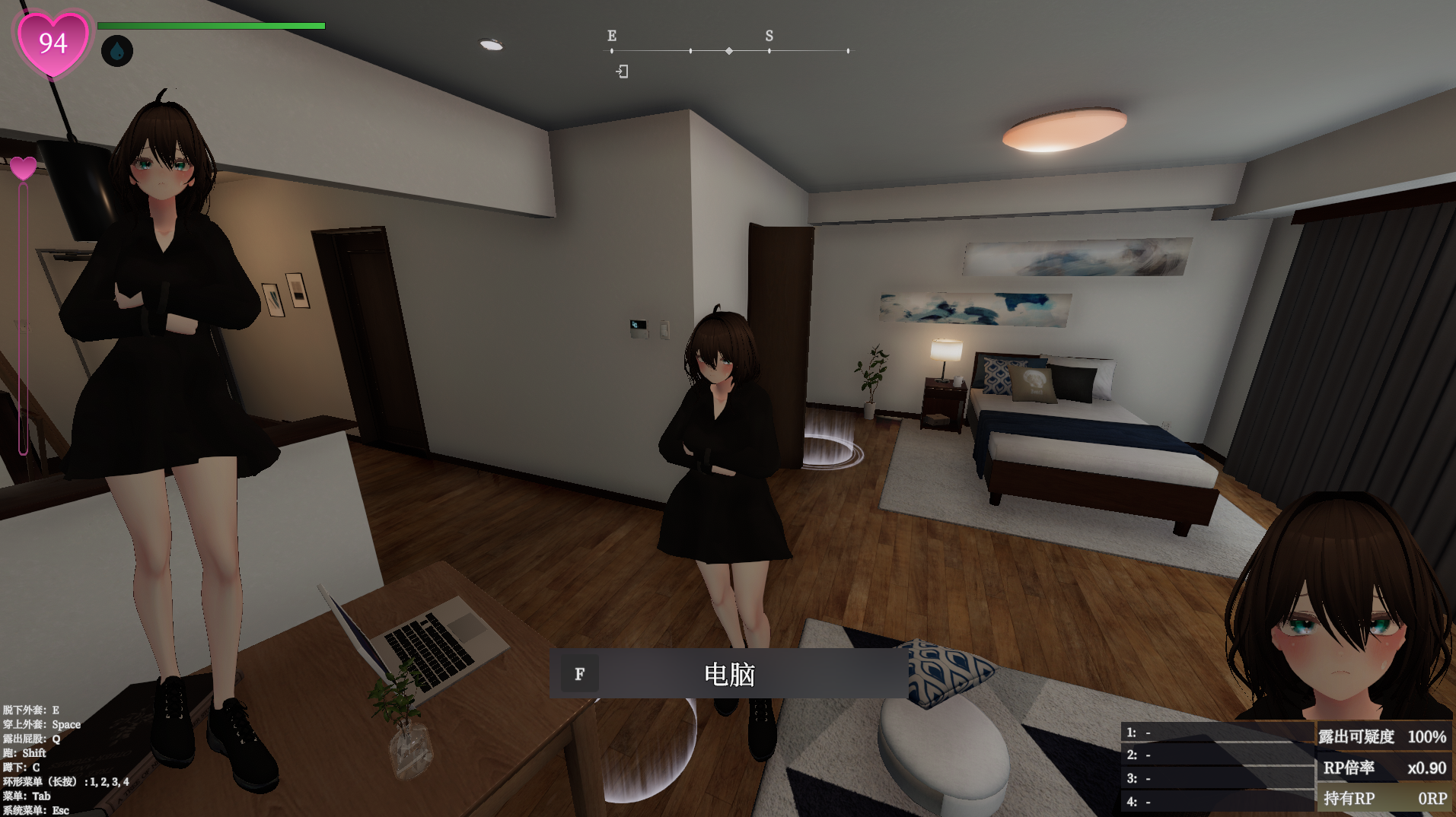1456x817 pixels.
Task: Select quick slot number 4
Action: [1216, 802]
